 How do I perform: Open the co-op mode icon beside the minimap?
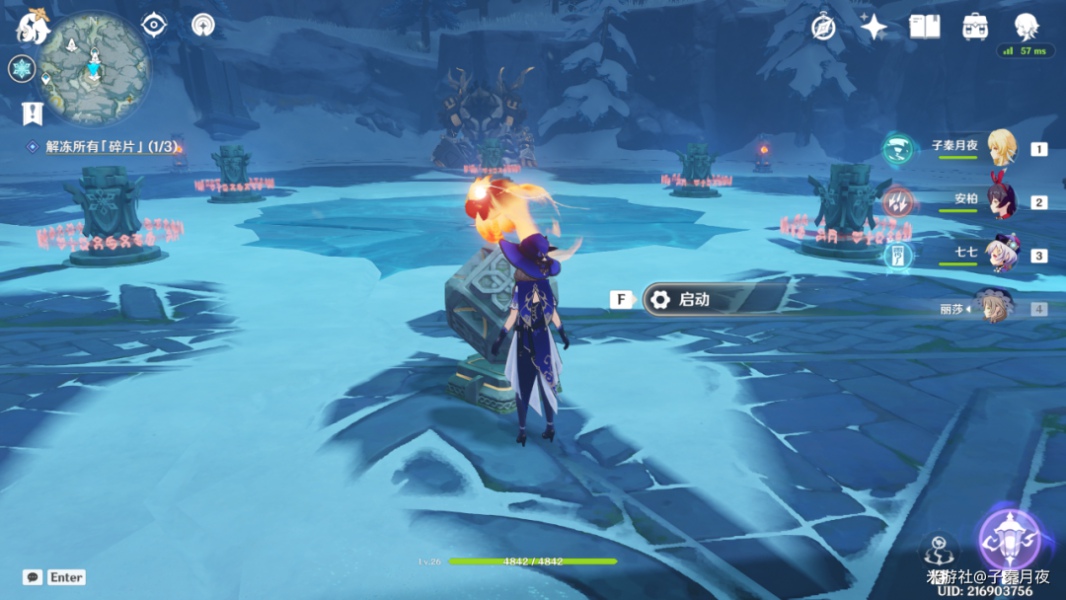[203, 25]
